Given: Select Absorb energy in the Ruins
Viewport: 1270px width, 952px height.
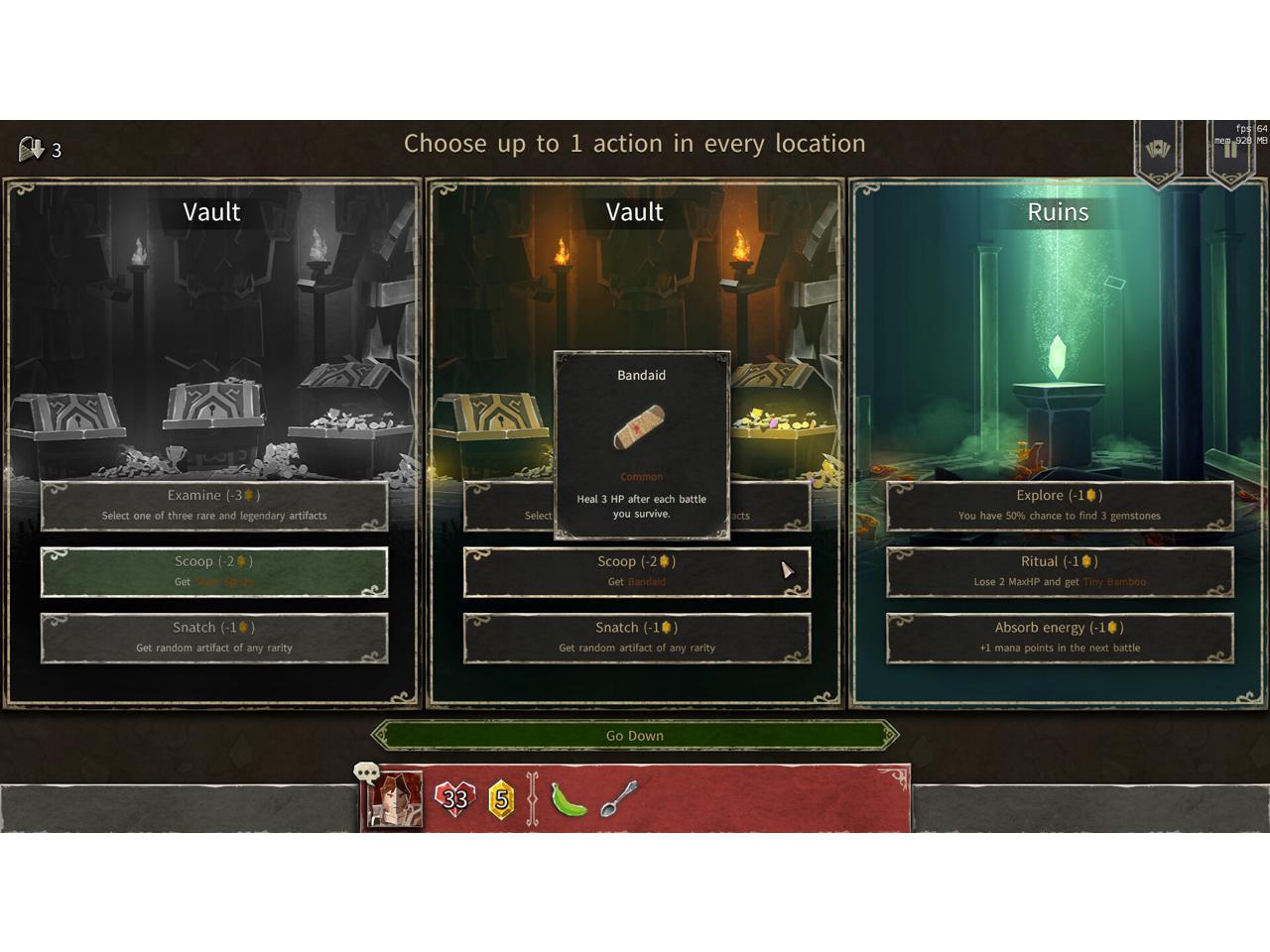Looking at the screenshot, I should tap(1060, 637).
